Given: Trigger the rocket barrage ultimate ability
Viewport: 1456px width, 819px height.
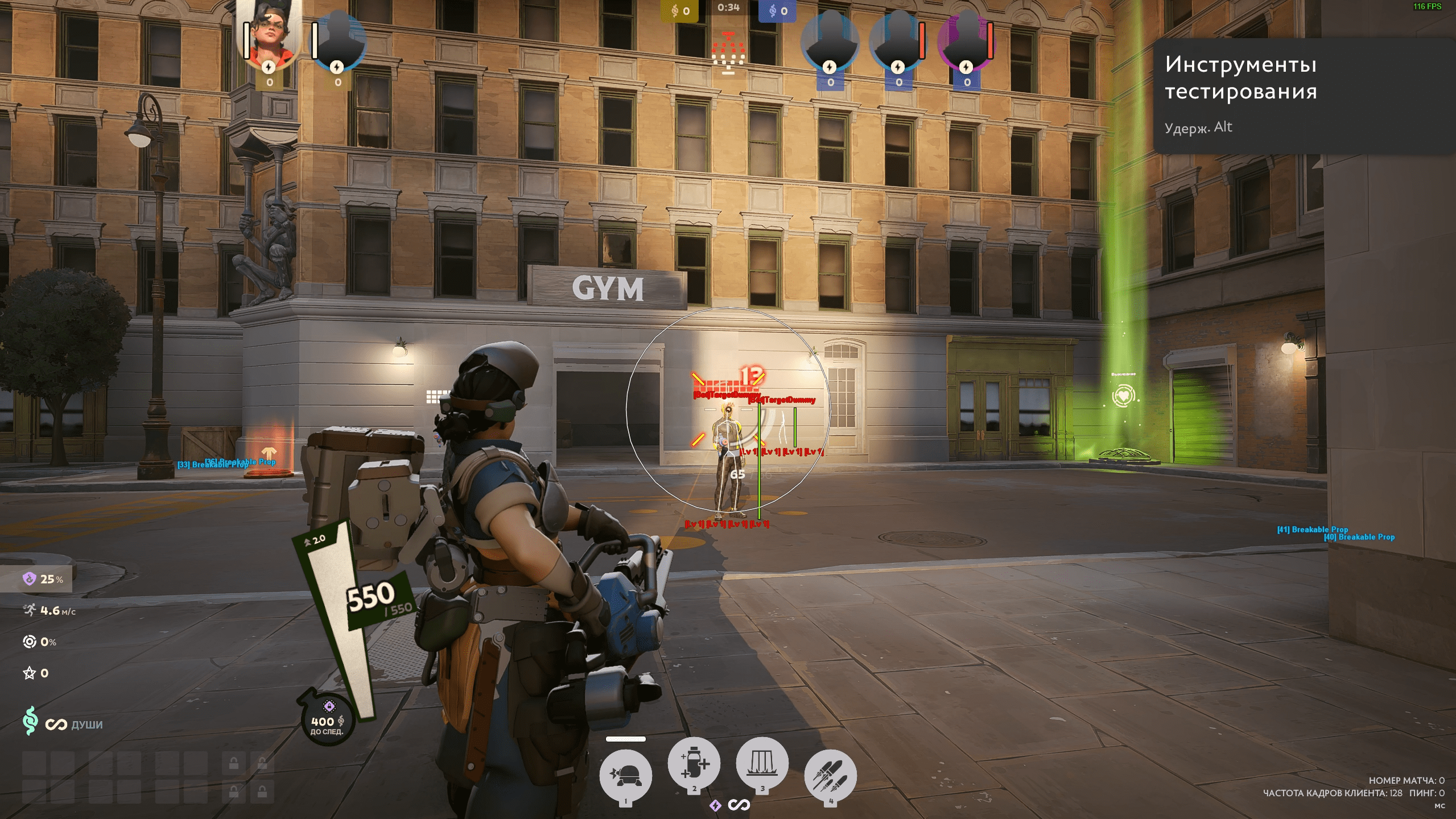Looking at the screenshot, I should [830, 775].
